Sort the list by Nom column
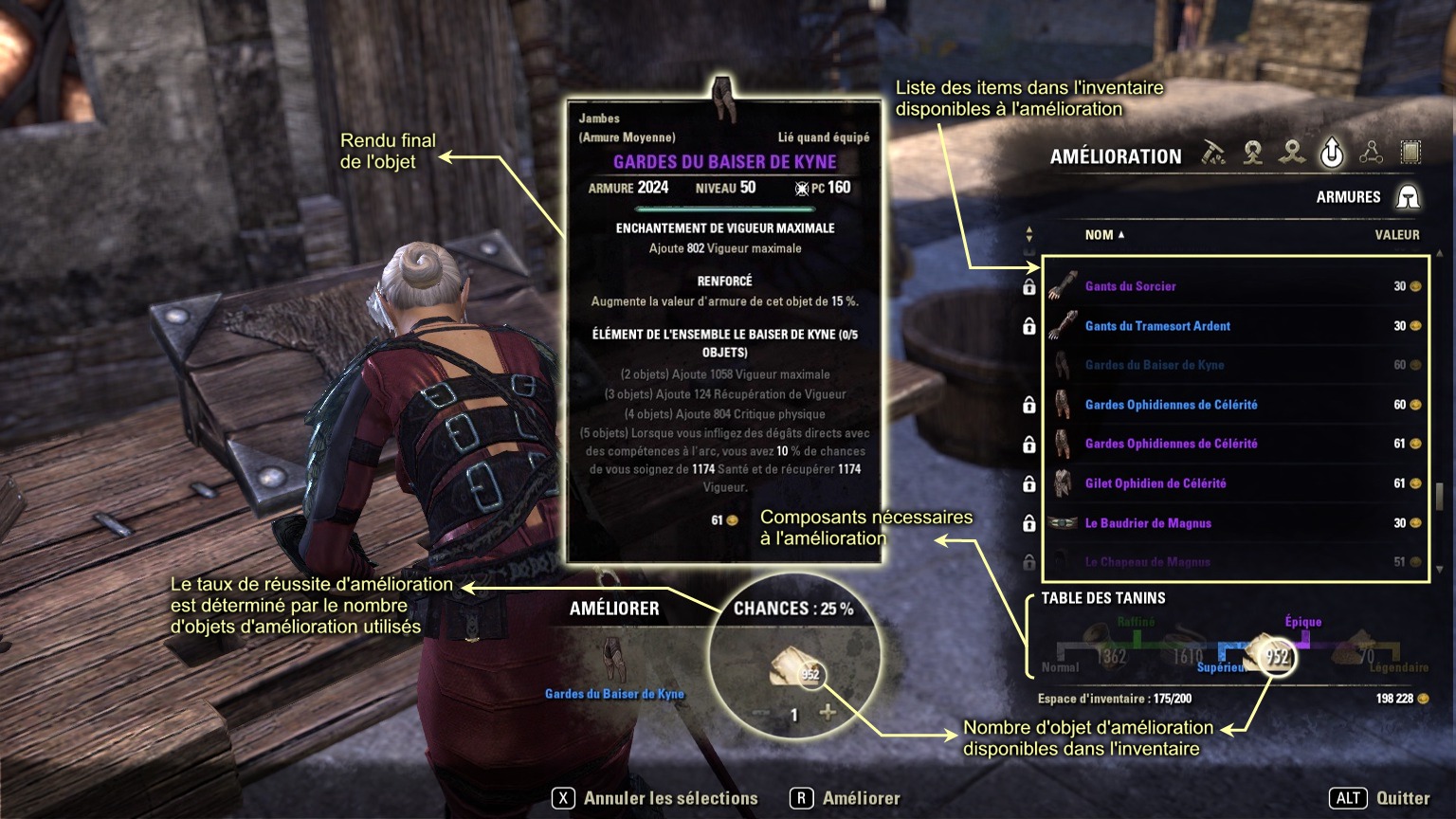Image resolution: width=1456 pixels, height=819 pixels. click(1103, 235)
